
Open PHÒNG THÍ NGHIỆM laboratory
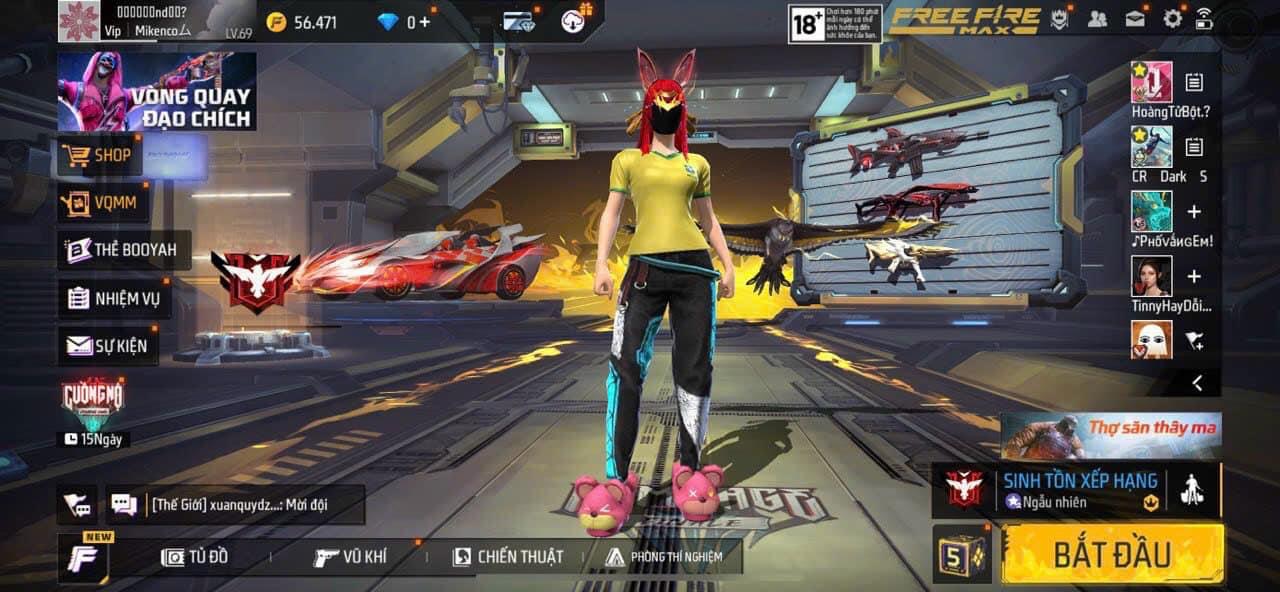pyautogui.click(x=664, y=557)
